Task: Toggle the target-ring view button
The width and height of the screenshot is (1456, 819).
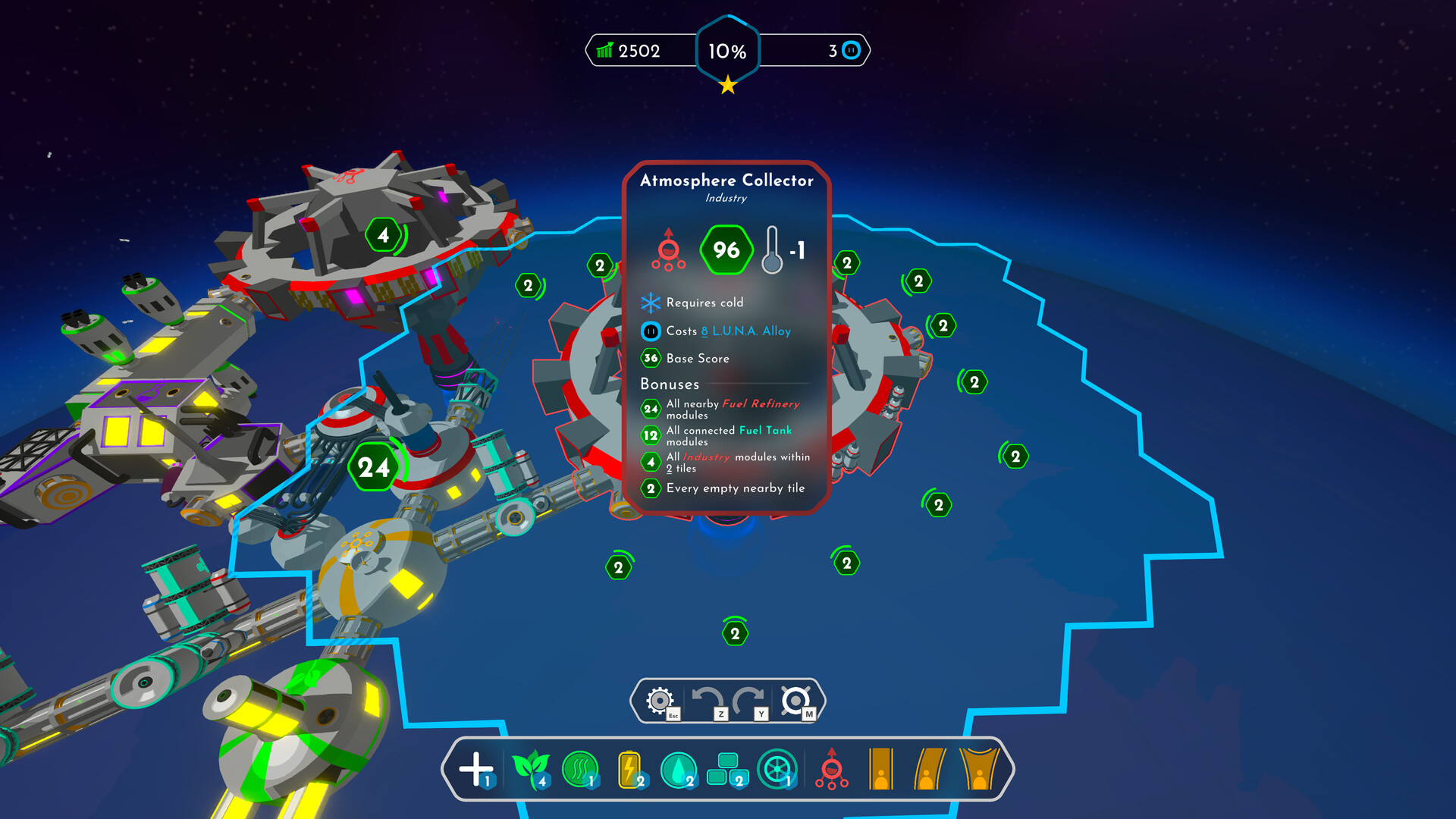Action: [x=795, y=700]
